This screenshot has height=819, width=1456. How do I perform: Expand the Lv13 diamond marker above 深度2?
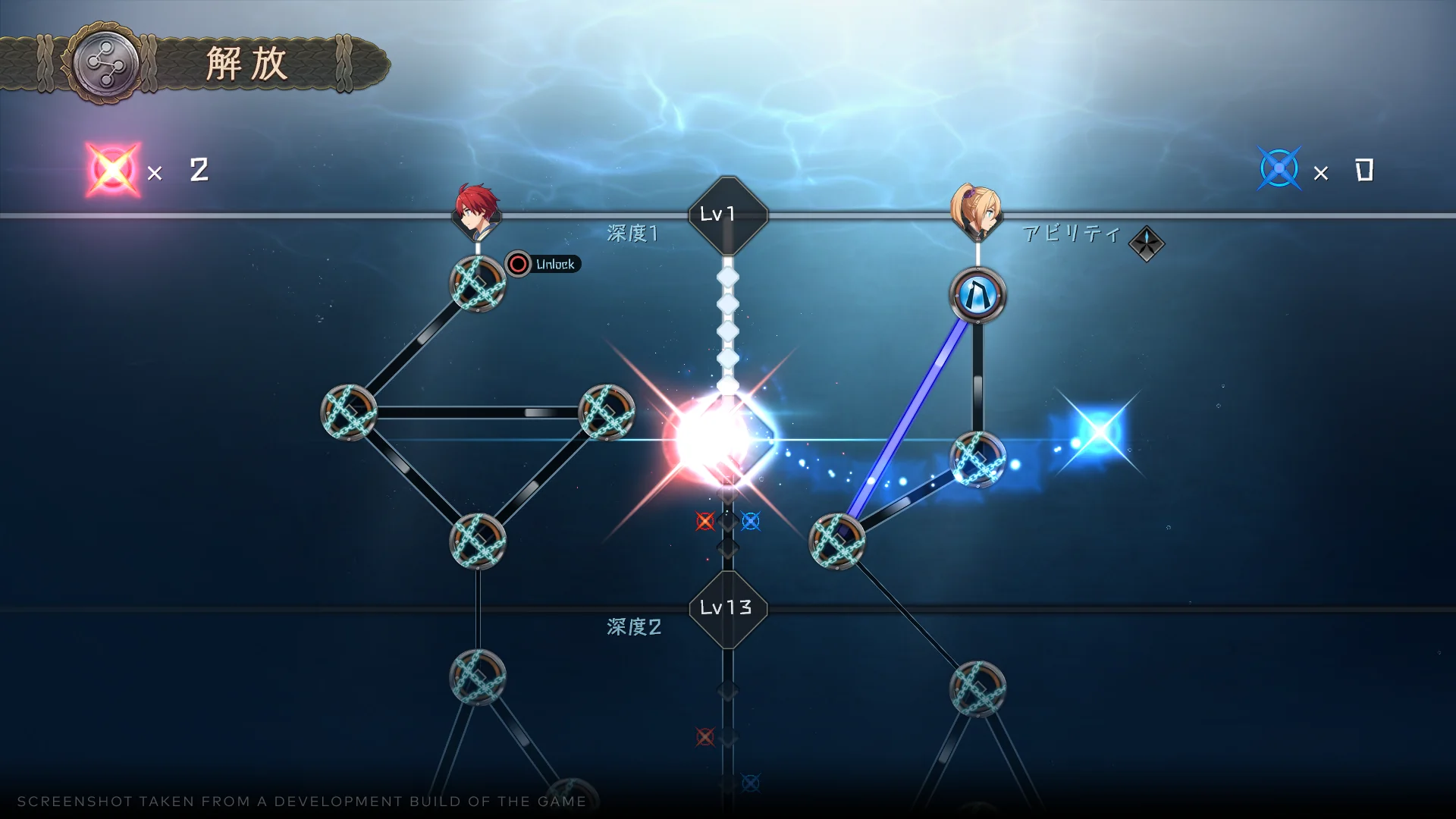726,607
